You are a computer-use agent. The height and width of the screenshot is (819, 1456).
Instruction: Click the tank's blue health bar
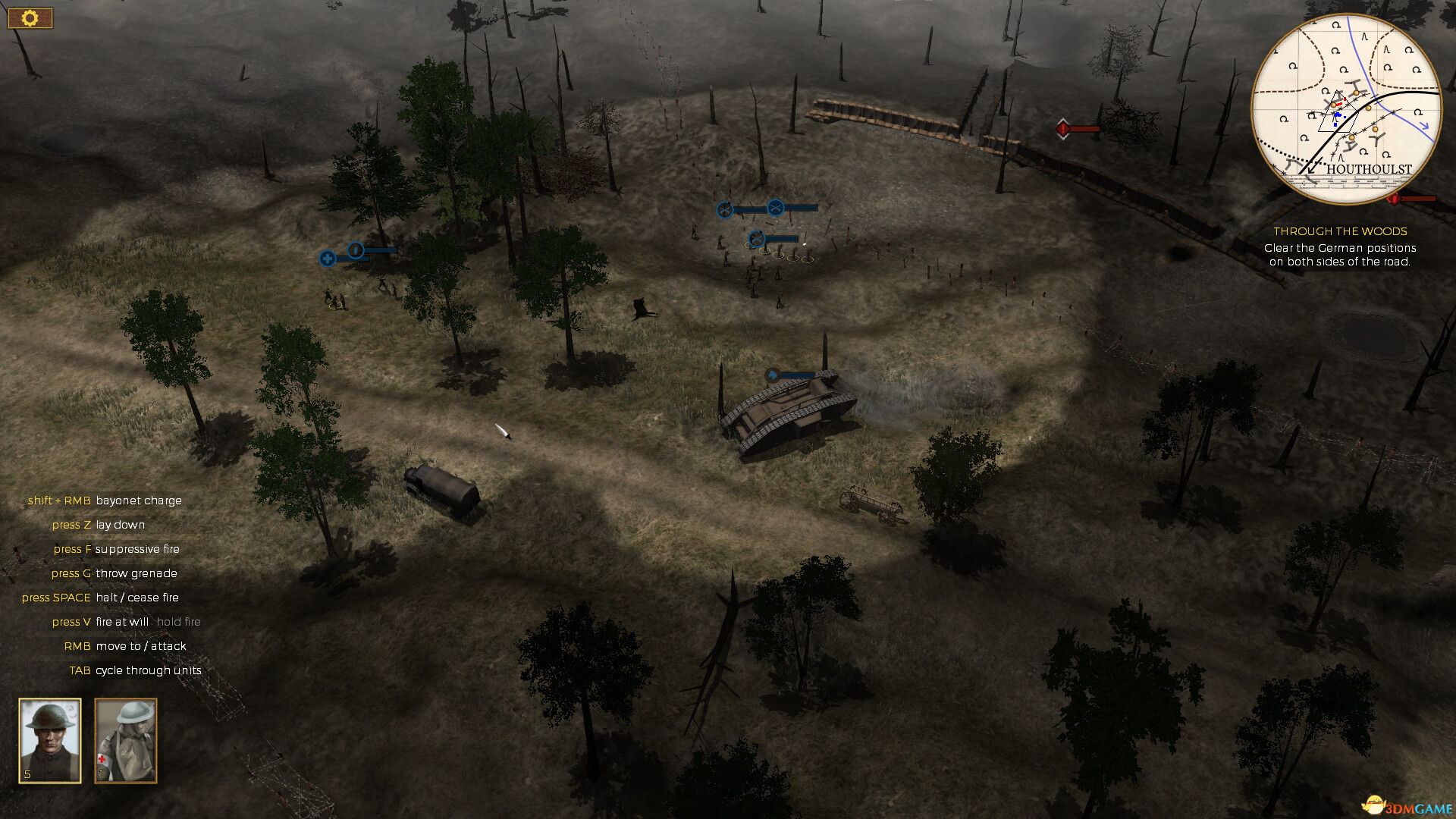[x=796, y=375]
